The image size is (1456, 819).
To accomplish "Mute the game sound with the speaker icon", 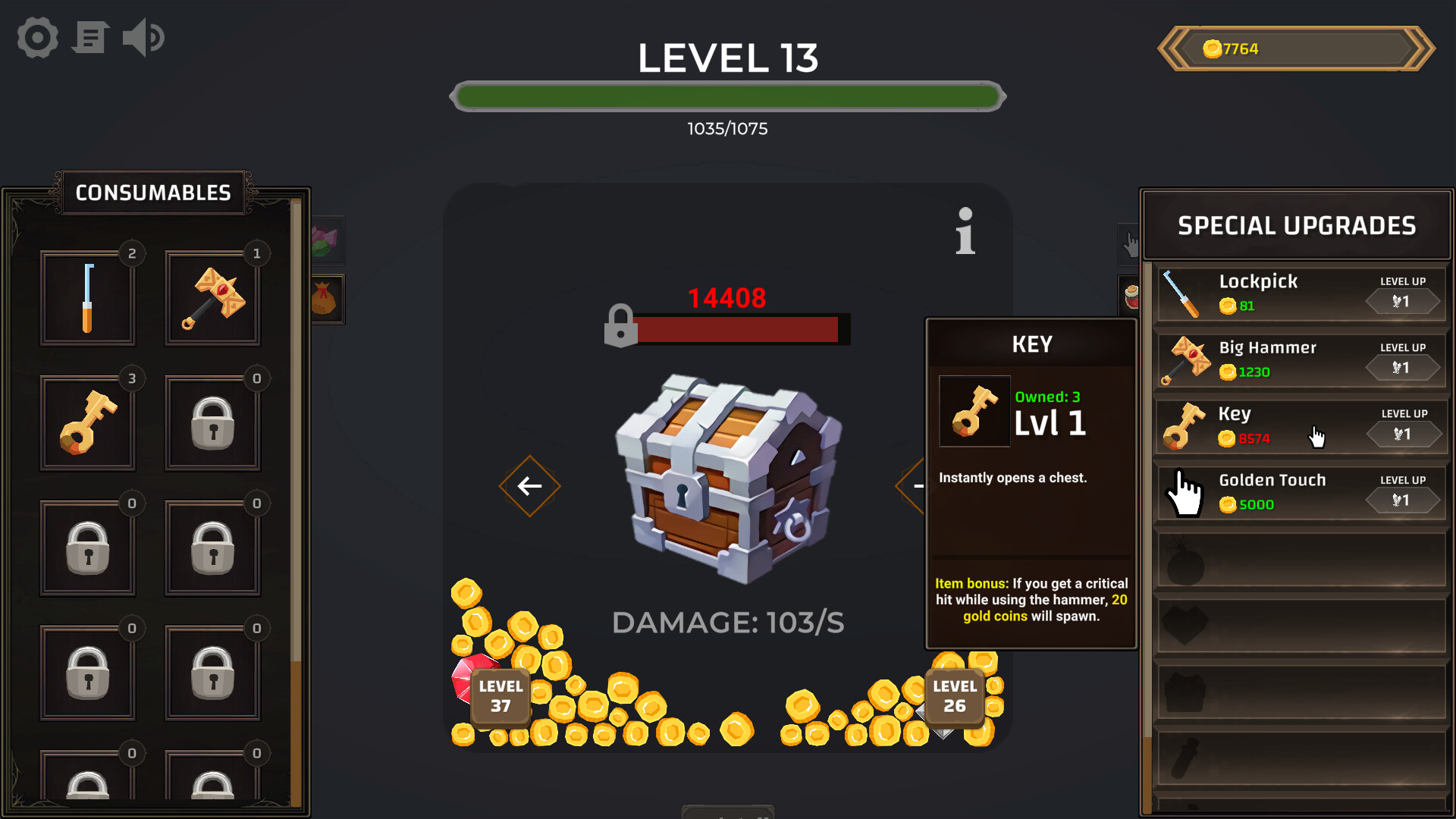I will [x=143, y=37].
